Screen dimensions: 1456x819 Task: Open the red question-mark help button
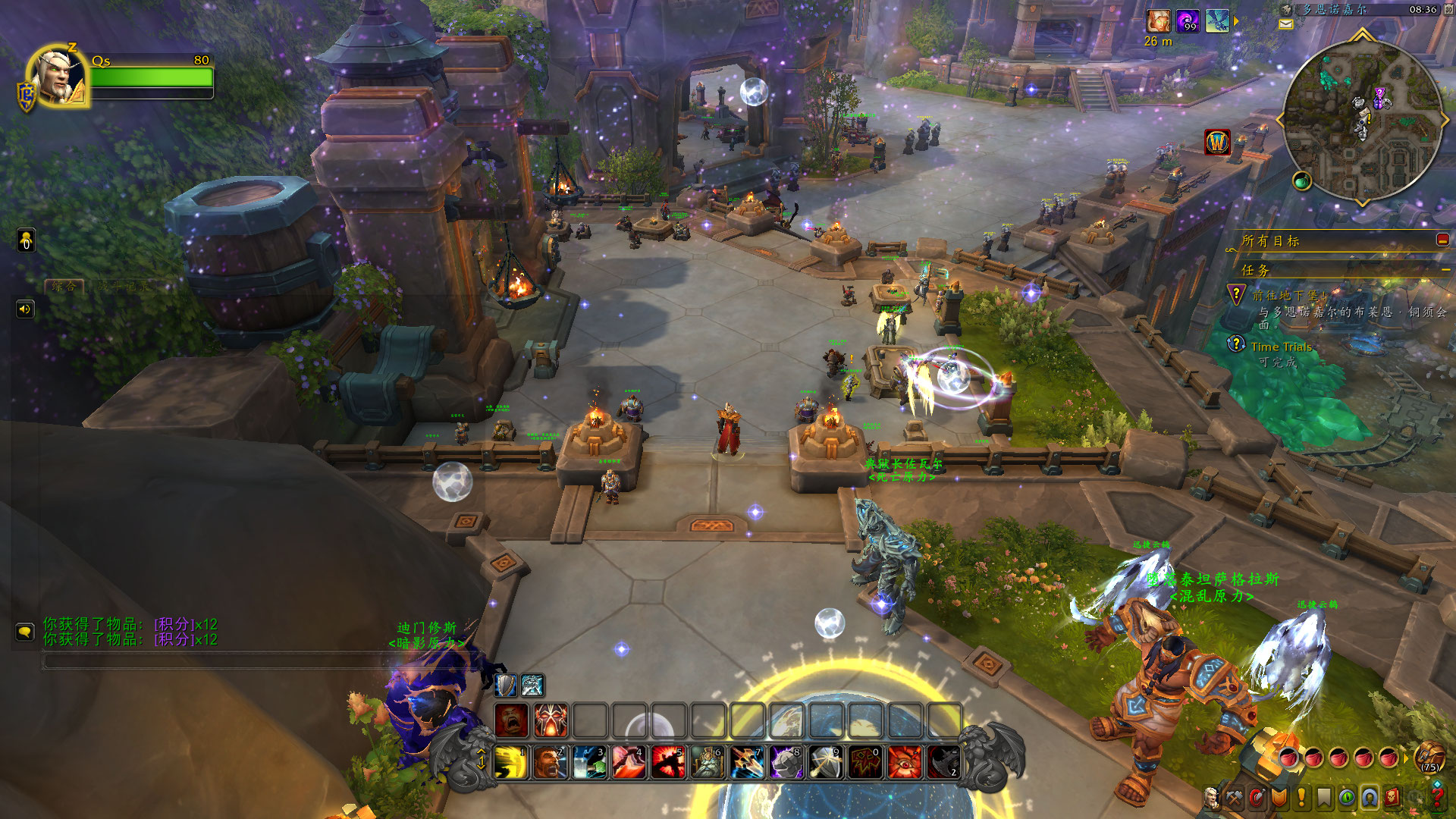(1437, 797)
